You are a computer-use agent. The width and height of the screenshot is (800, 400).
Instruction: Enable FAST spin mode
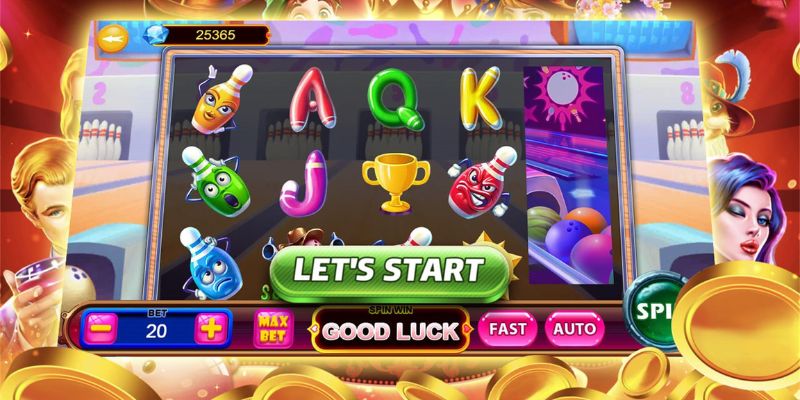tap(508, 328)
